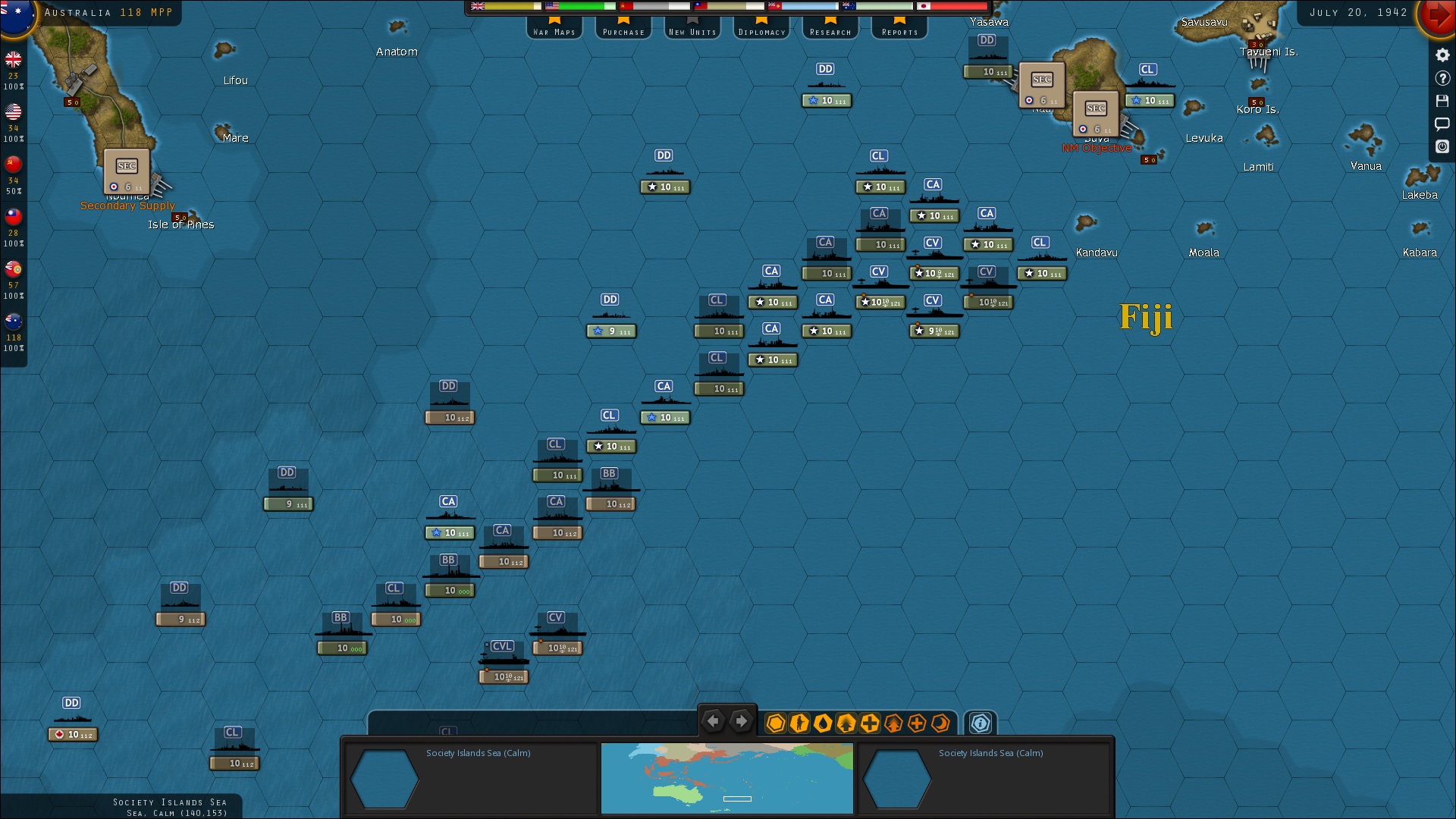Open the settings gear icon
This screenshot has width=1456, height=819.
pos(1442,54)
